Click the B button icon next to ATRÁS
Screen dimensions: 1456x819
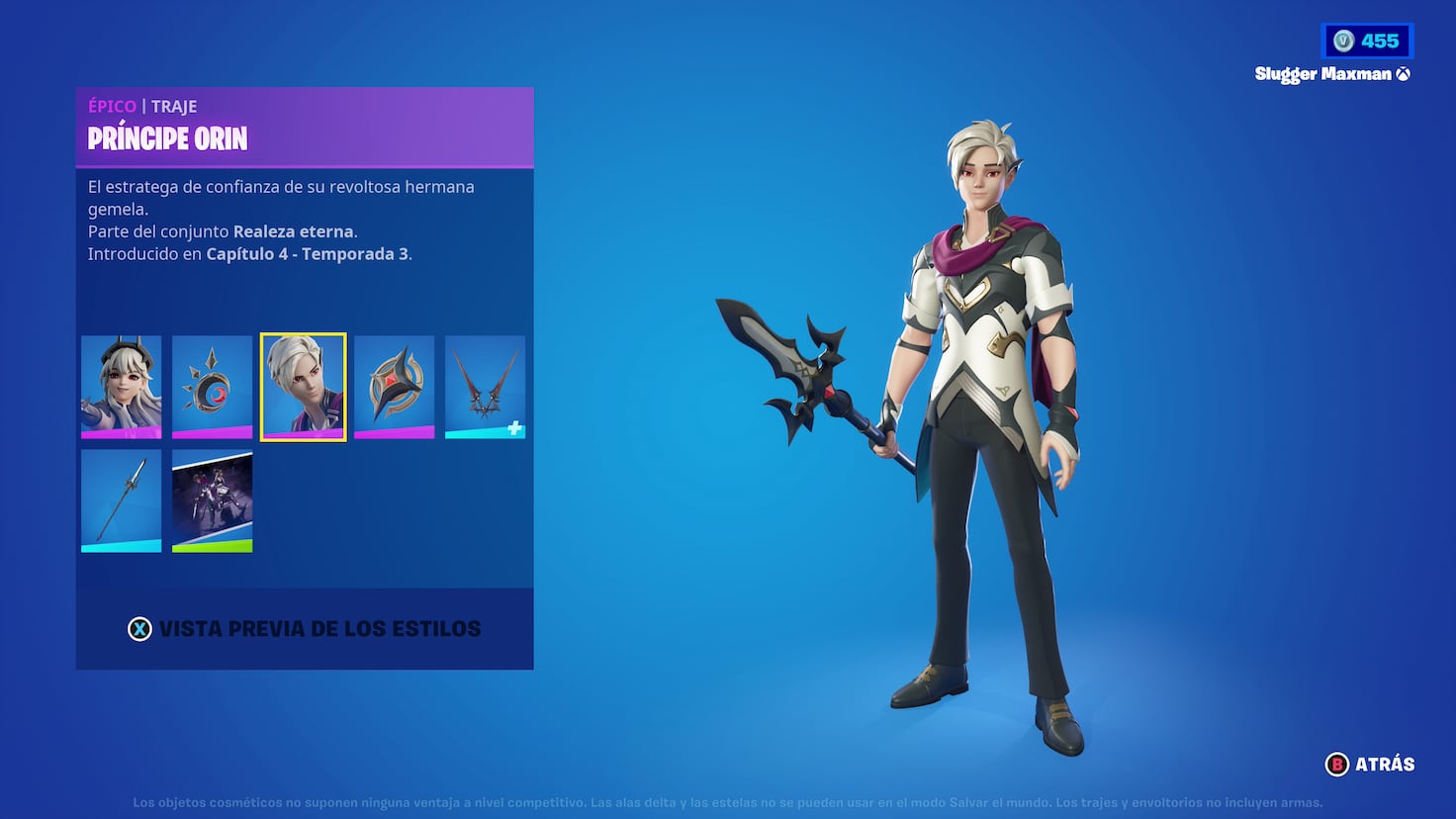coord(1336,764)
